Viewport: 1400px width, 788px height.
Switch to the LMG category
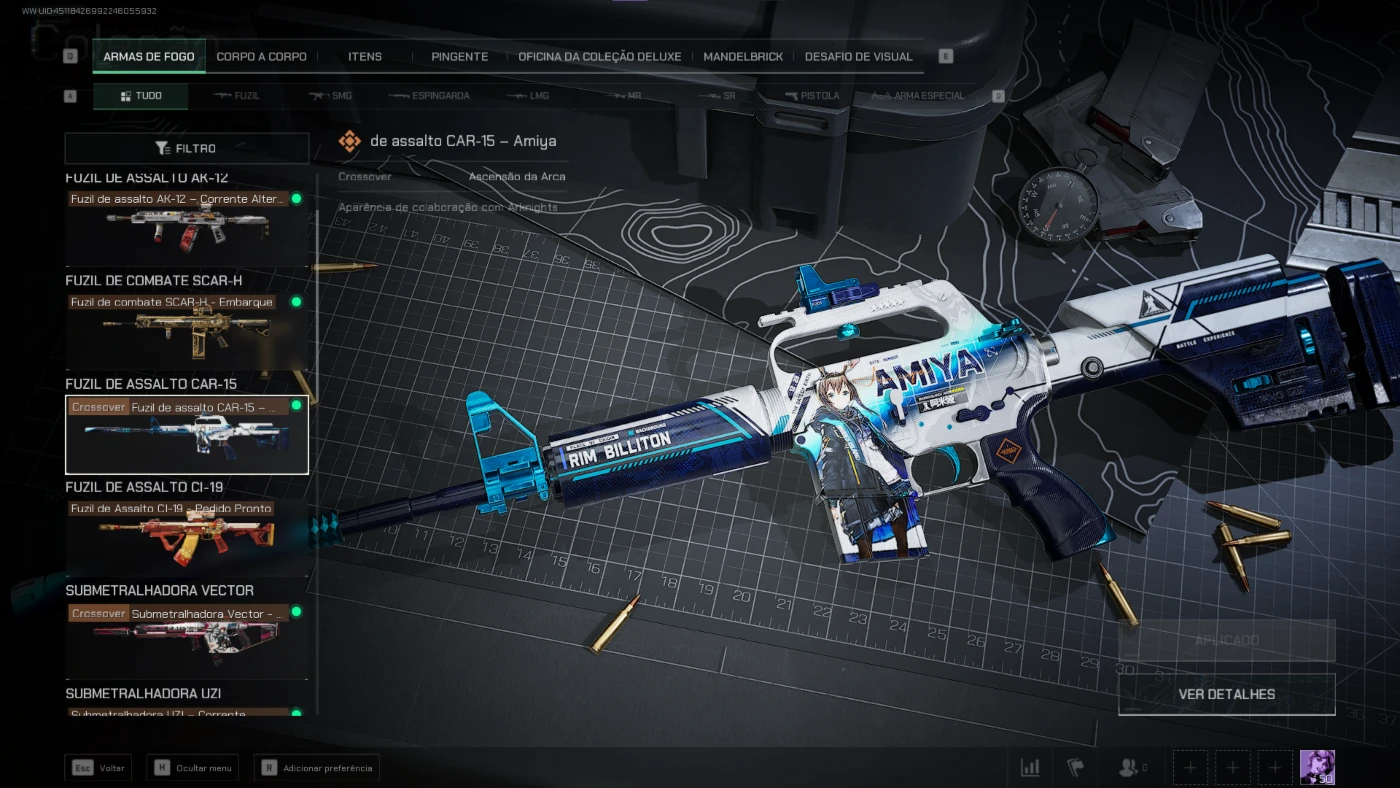[x=528, y=96]
